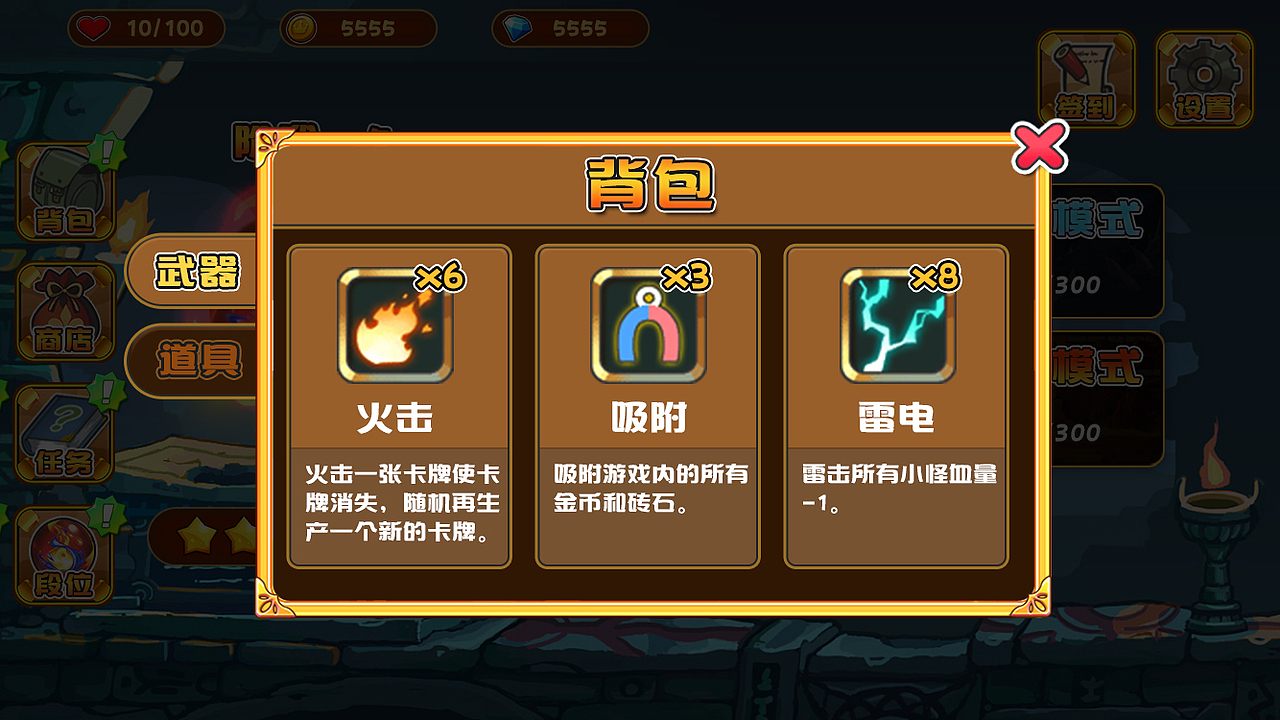The height and width of the screenshot is (720, 1280).
Task: Select the 雷电 card quantity badge ×8
Action: [x=933, y=277]
